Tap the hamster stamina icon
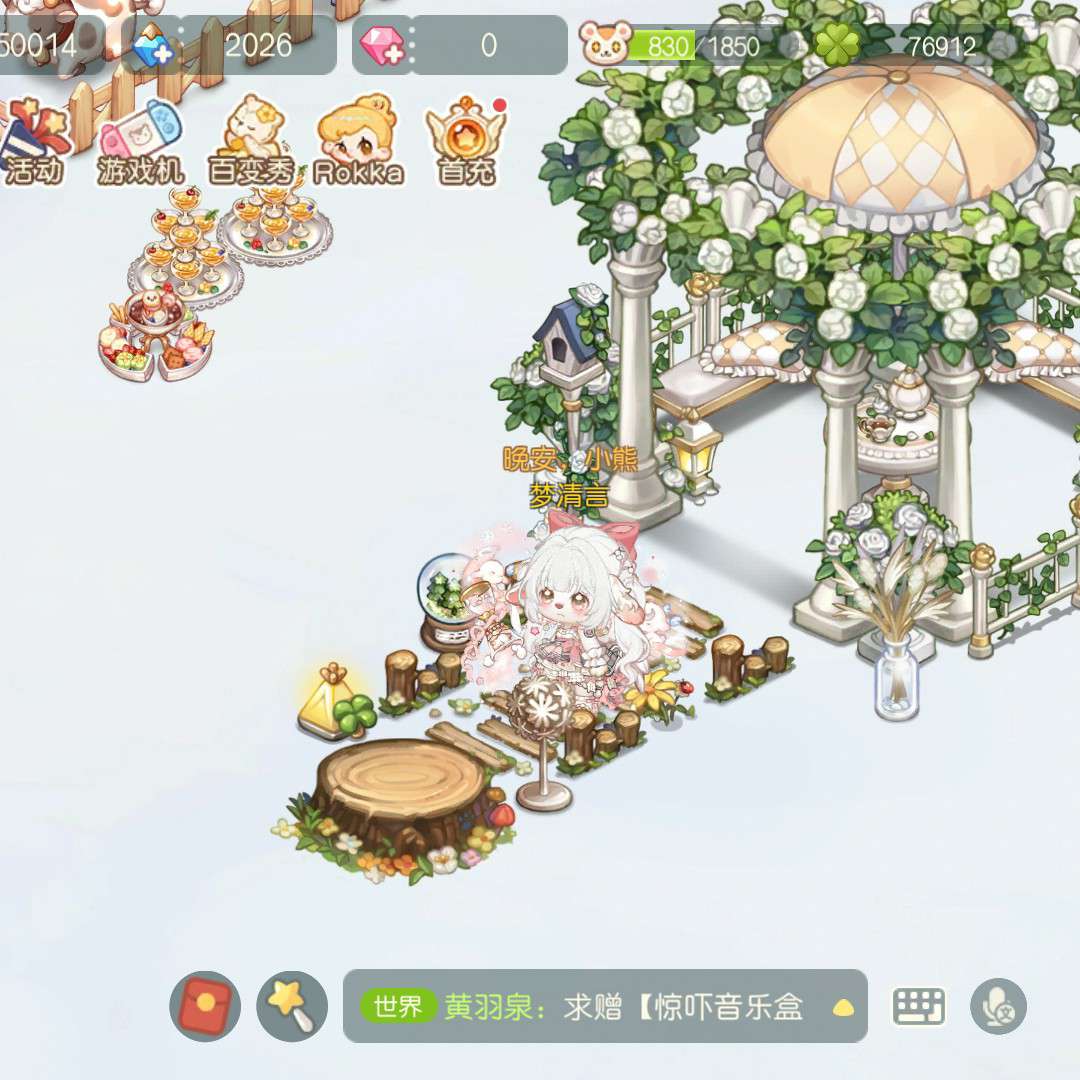This screenshot has height=1080, width=1080. click(605, 45)
